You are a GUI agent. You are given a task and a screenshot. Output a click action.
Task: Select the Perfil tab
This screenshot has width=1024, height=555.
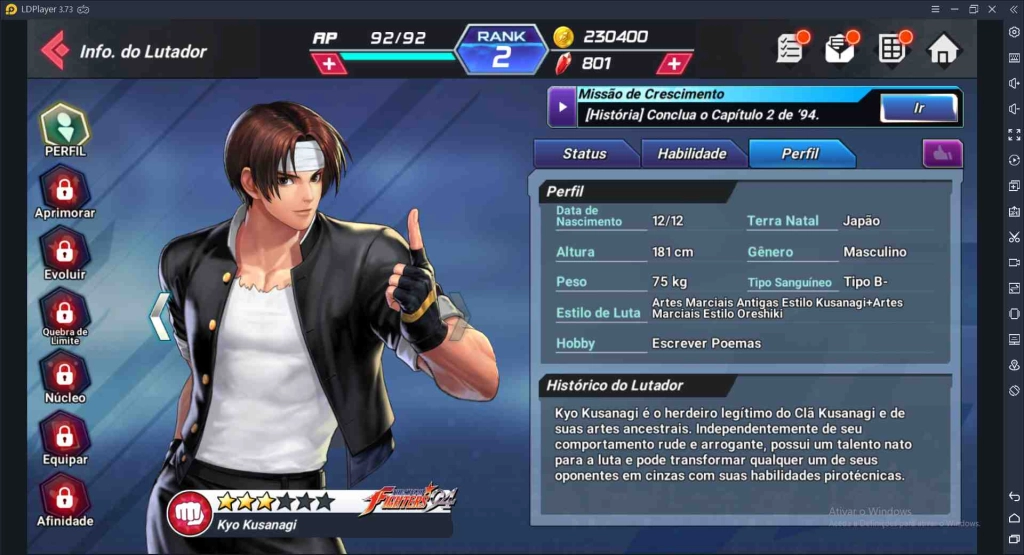(x=800, y=154)
